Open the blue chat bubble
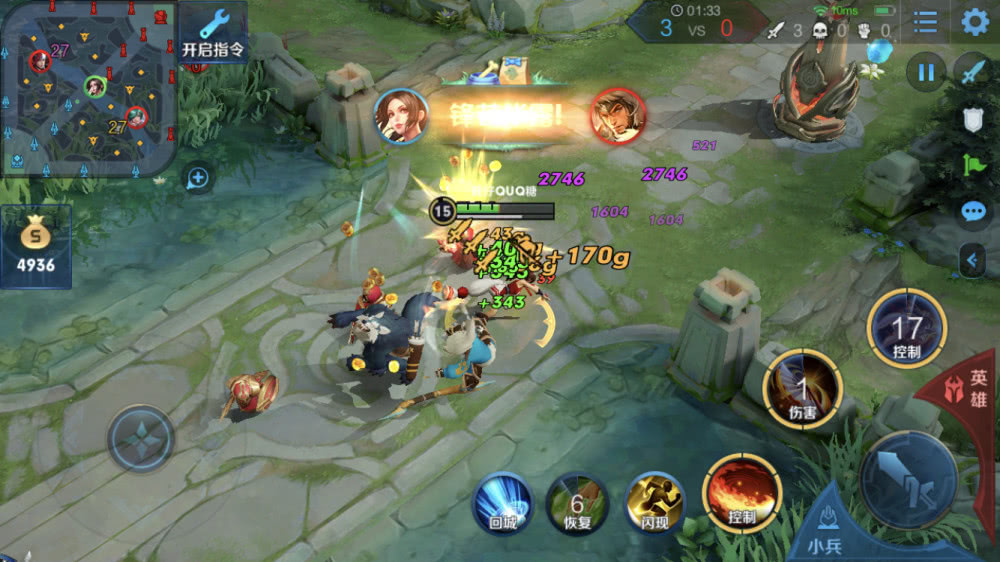 (x=974, y=212)
